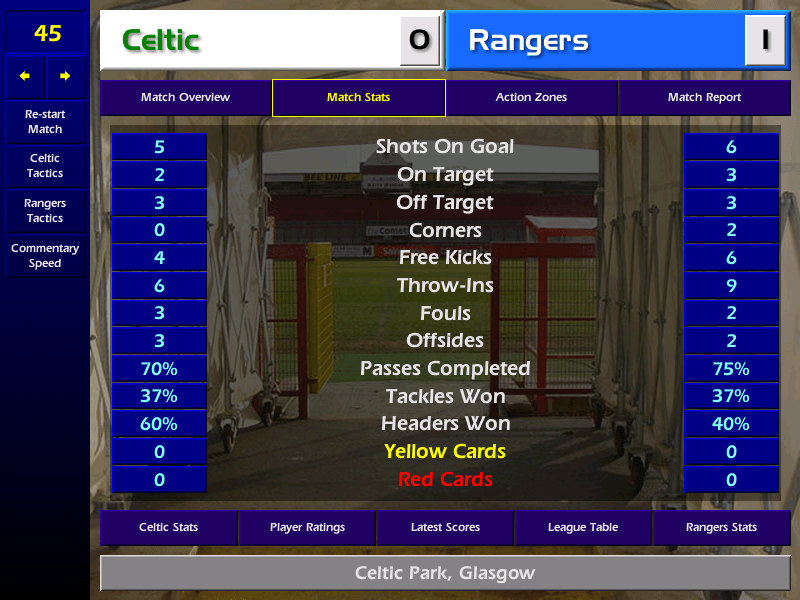This screenshot has width=800, height=600.
Task: View Celtic Stats
Action: 168,527
